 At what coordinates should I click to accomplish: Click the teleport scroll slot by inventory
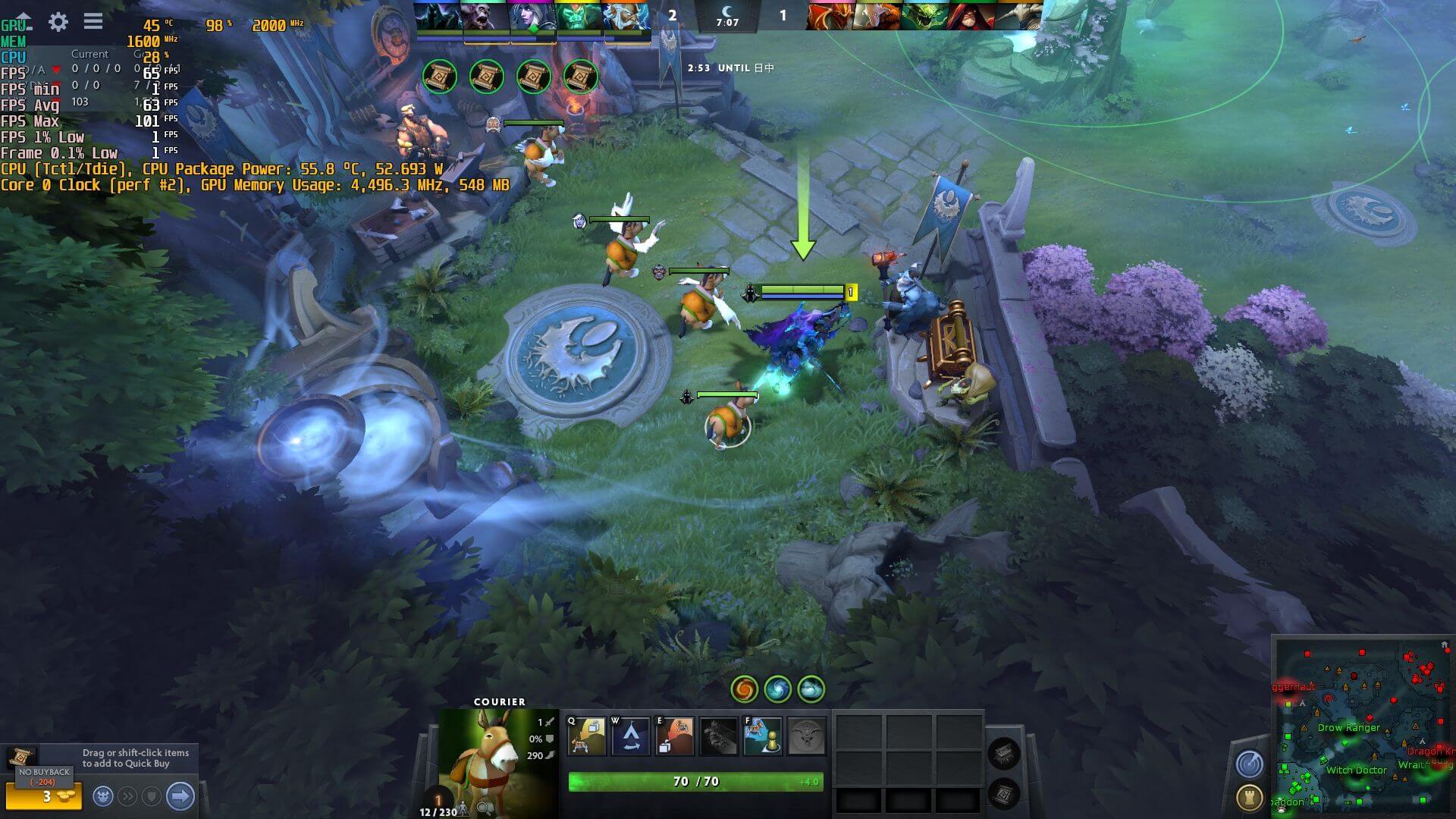pos(1004,794)
